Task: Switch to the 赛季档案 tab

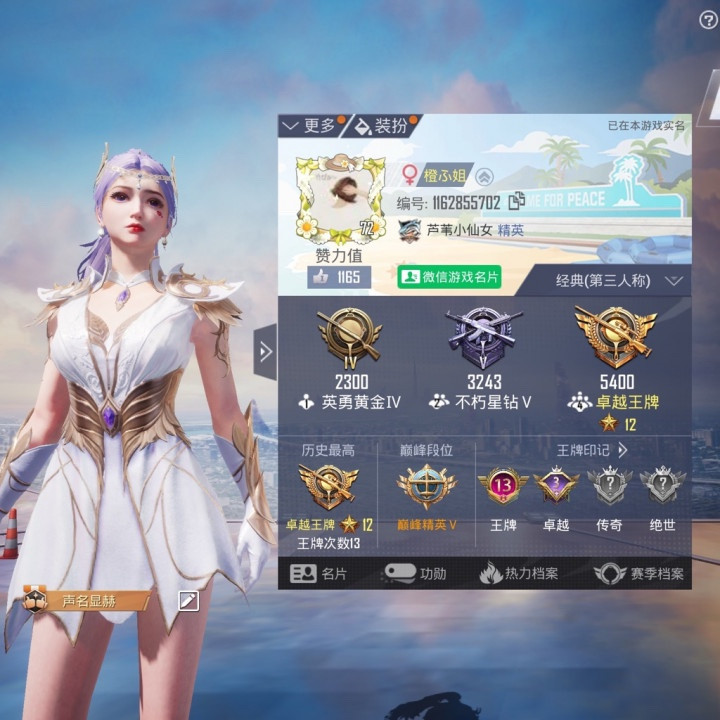Action: point(639,574)
